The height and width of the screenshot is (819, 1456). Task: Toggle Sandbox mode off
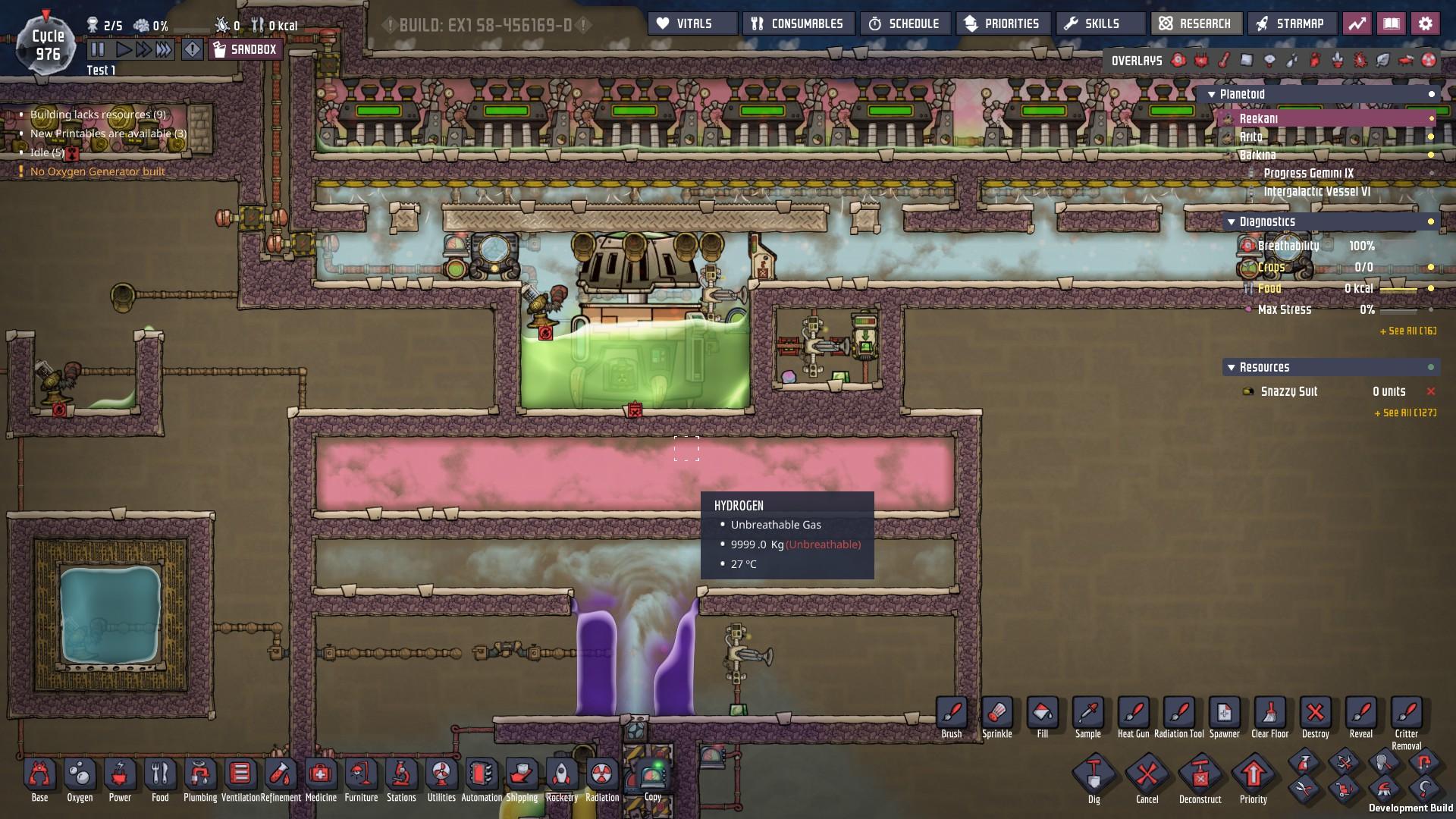pyautogui.click(x=245, y=49)
